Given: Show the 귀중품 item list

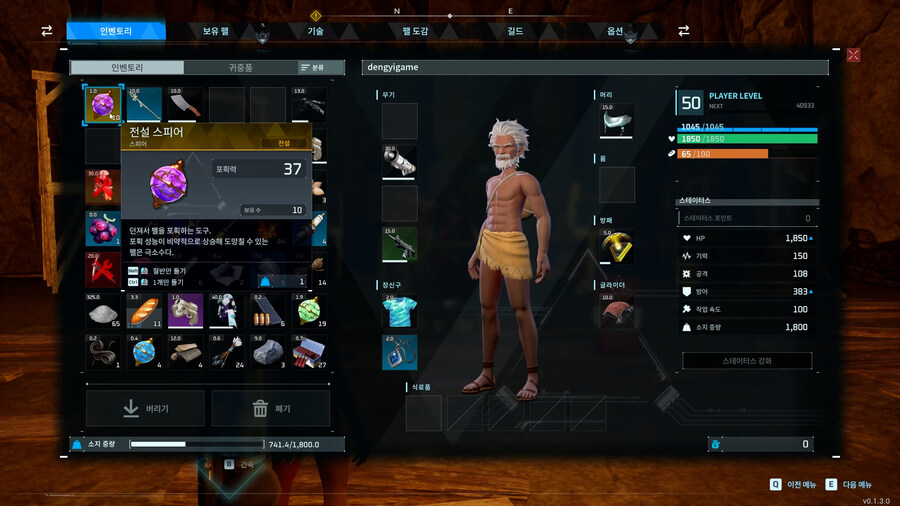Looking at the screenshot, I should pos(240,67).
